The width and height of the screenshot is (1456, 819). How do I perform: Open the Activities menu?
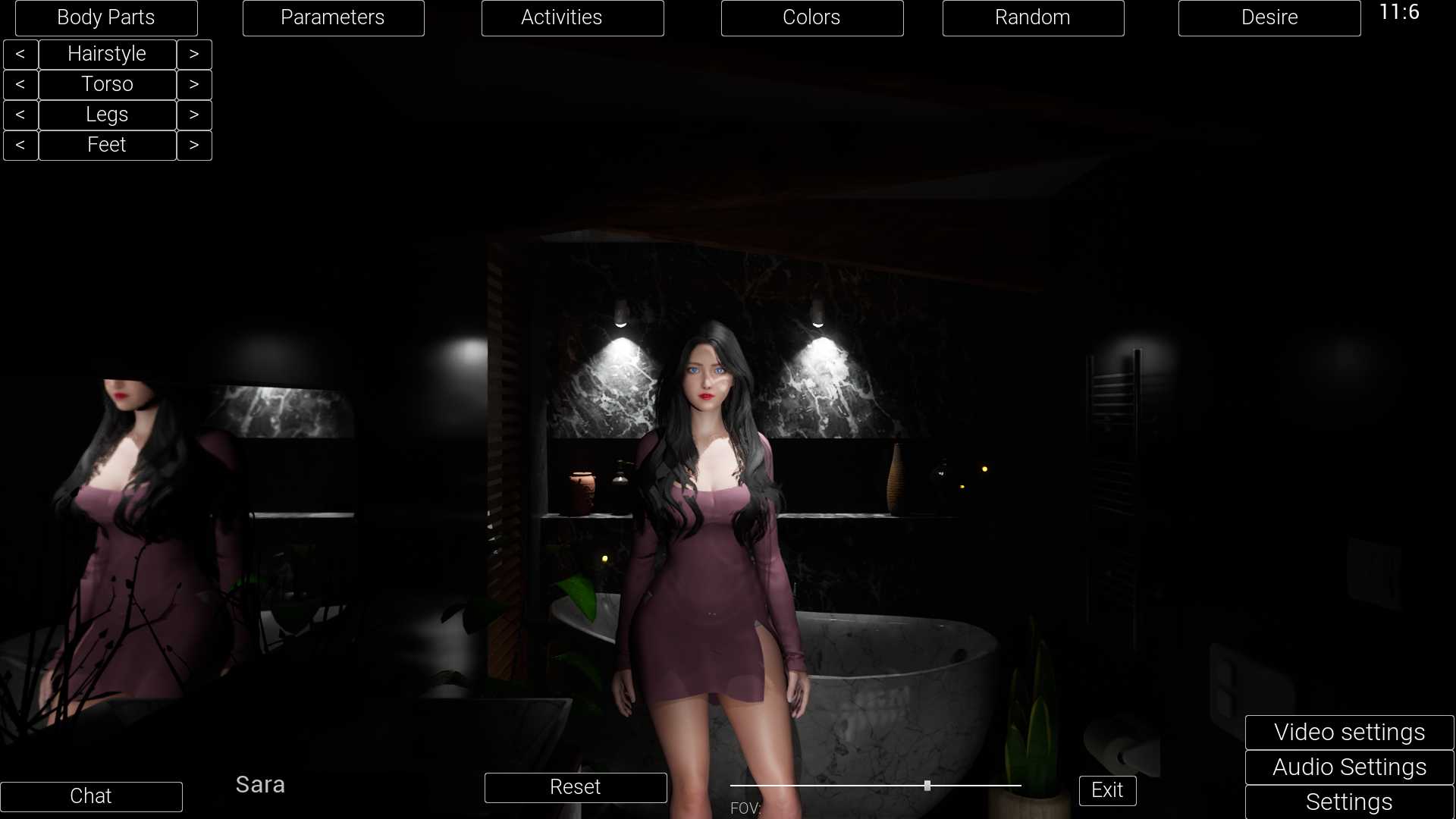tap(573, 17)
